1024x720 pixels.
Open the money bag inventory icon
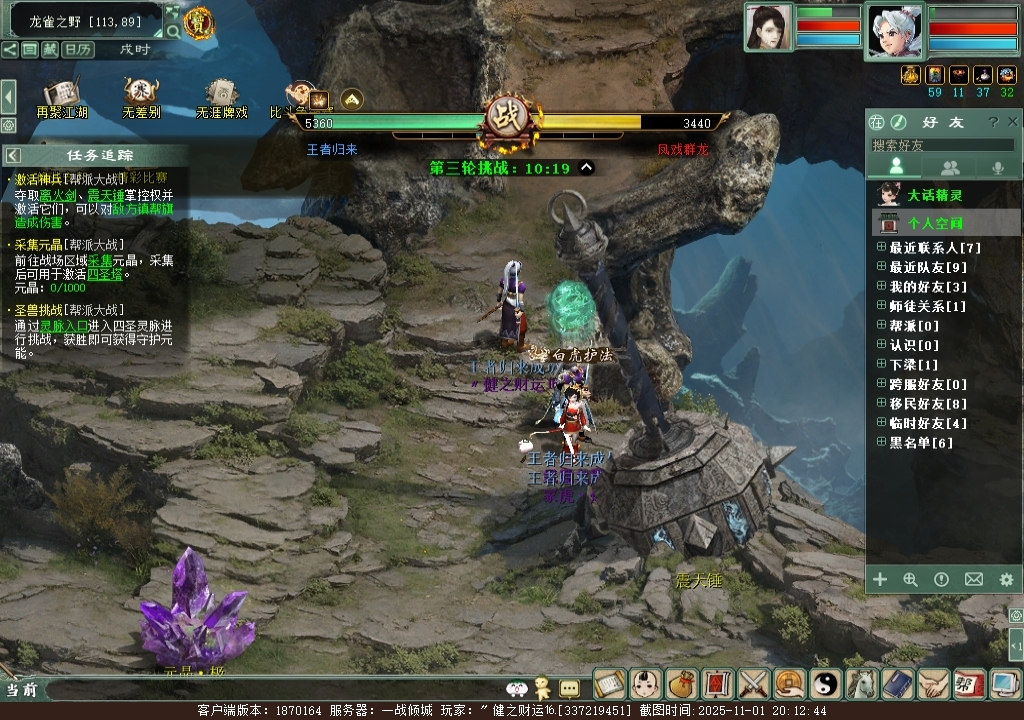pos(682,684)
